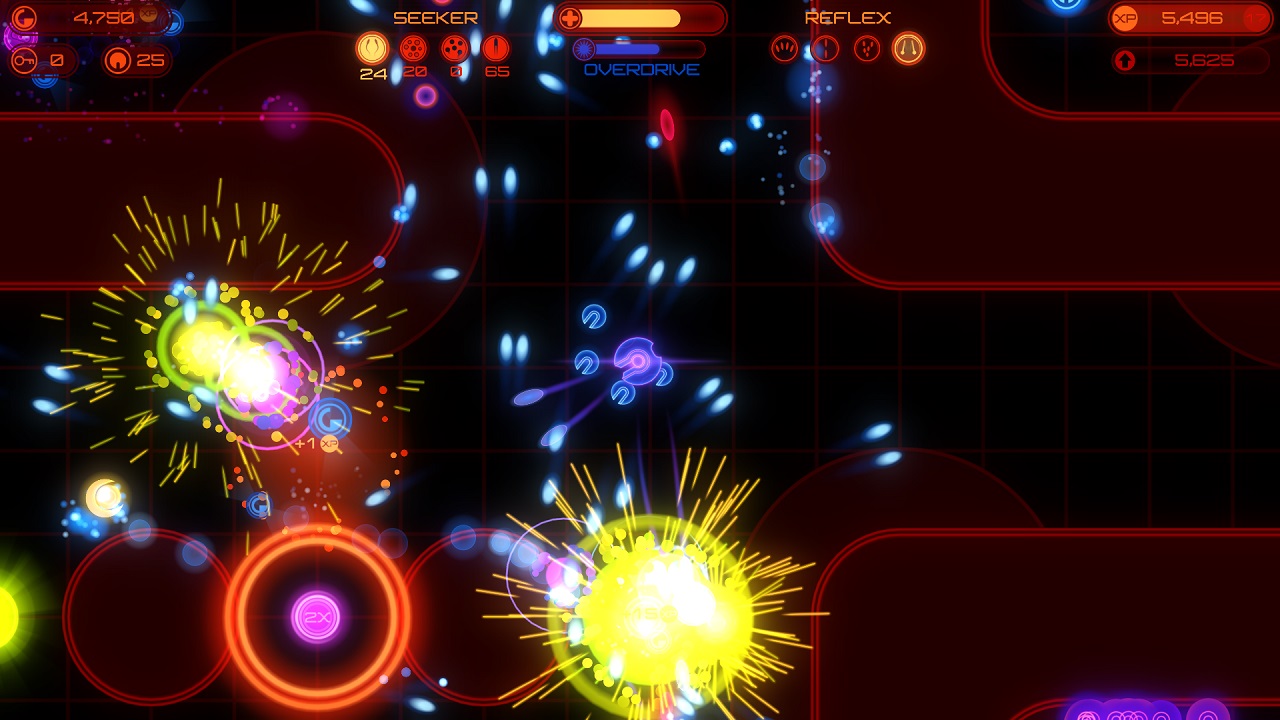
Task: Select the missile Seeker weapon icon
Action: [495, 47]
